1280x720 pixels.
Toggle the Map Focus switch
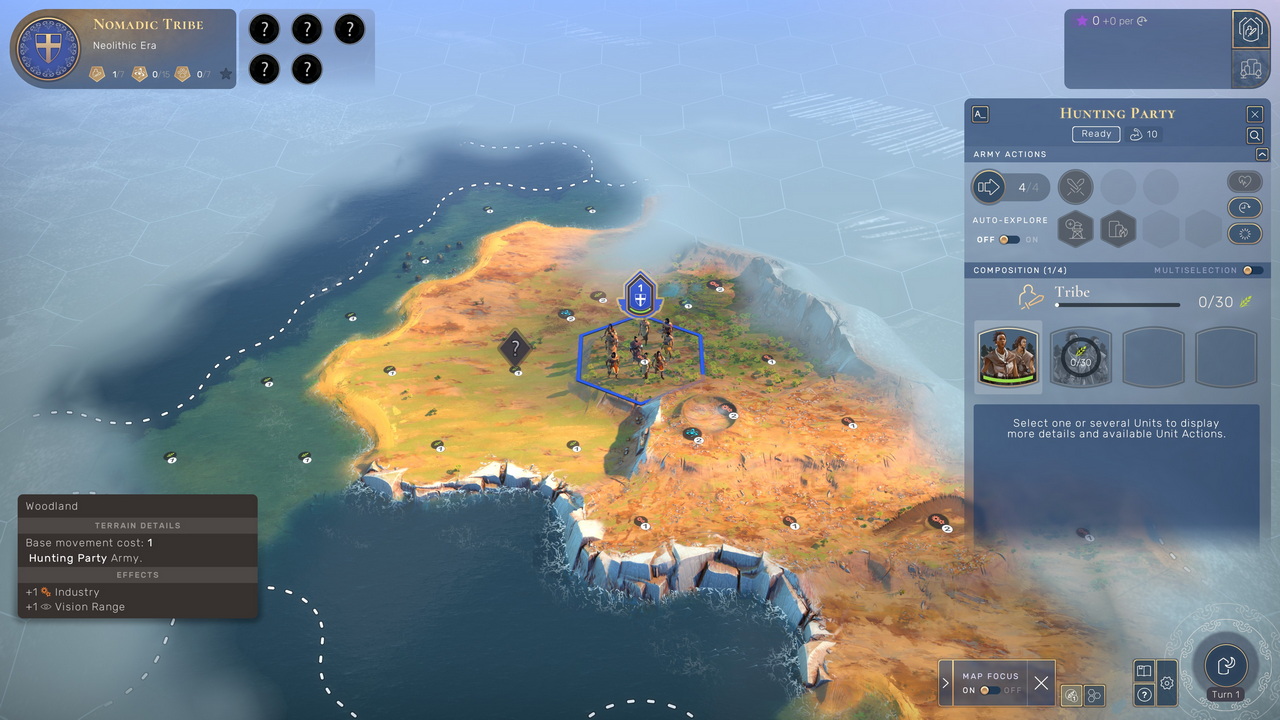click(990, 690)
